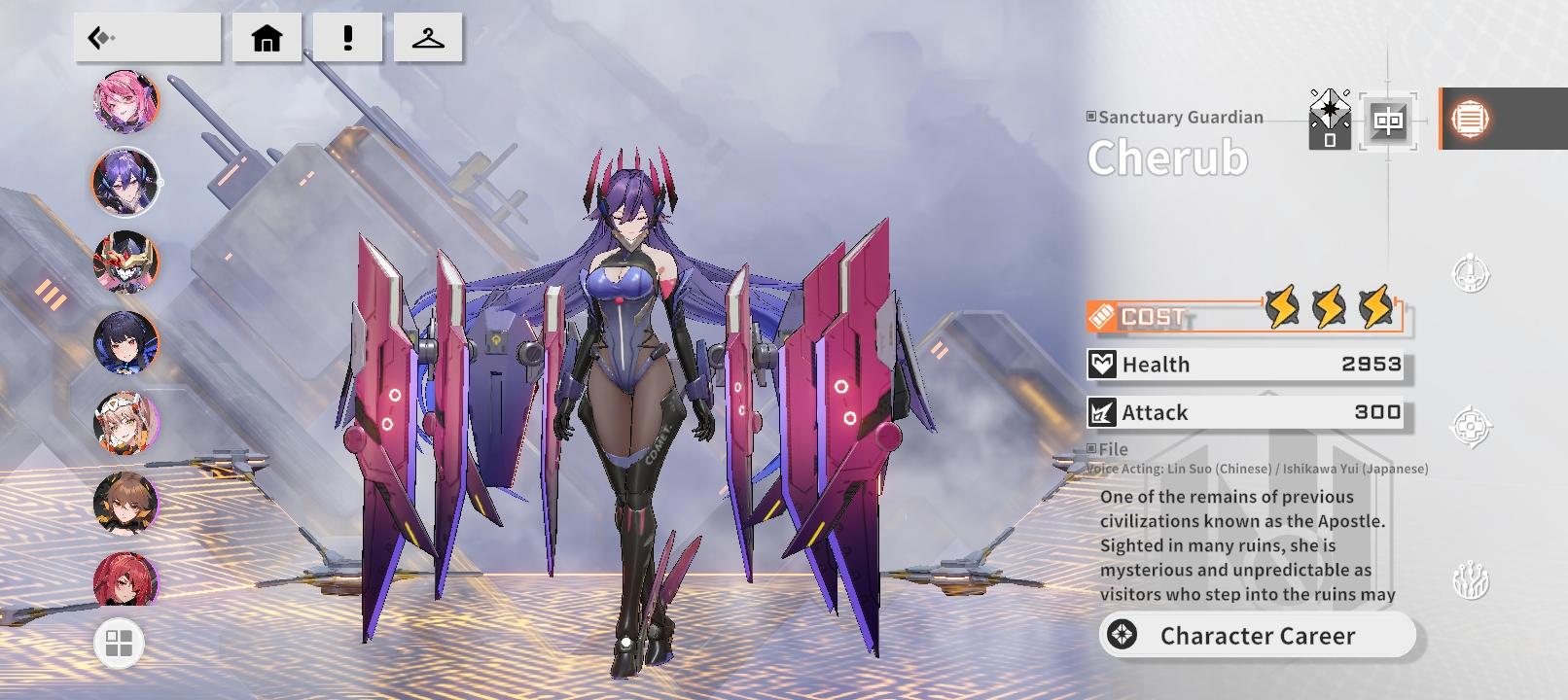Viewport: 1568px width, 700px height.
Task: Select the pink-haired character portrait
Action: tap(126, 100)
